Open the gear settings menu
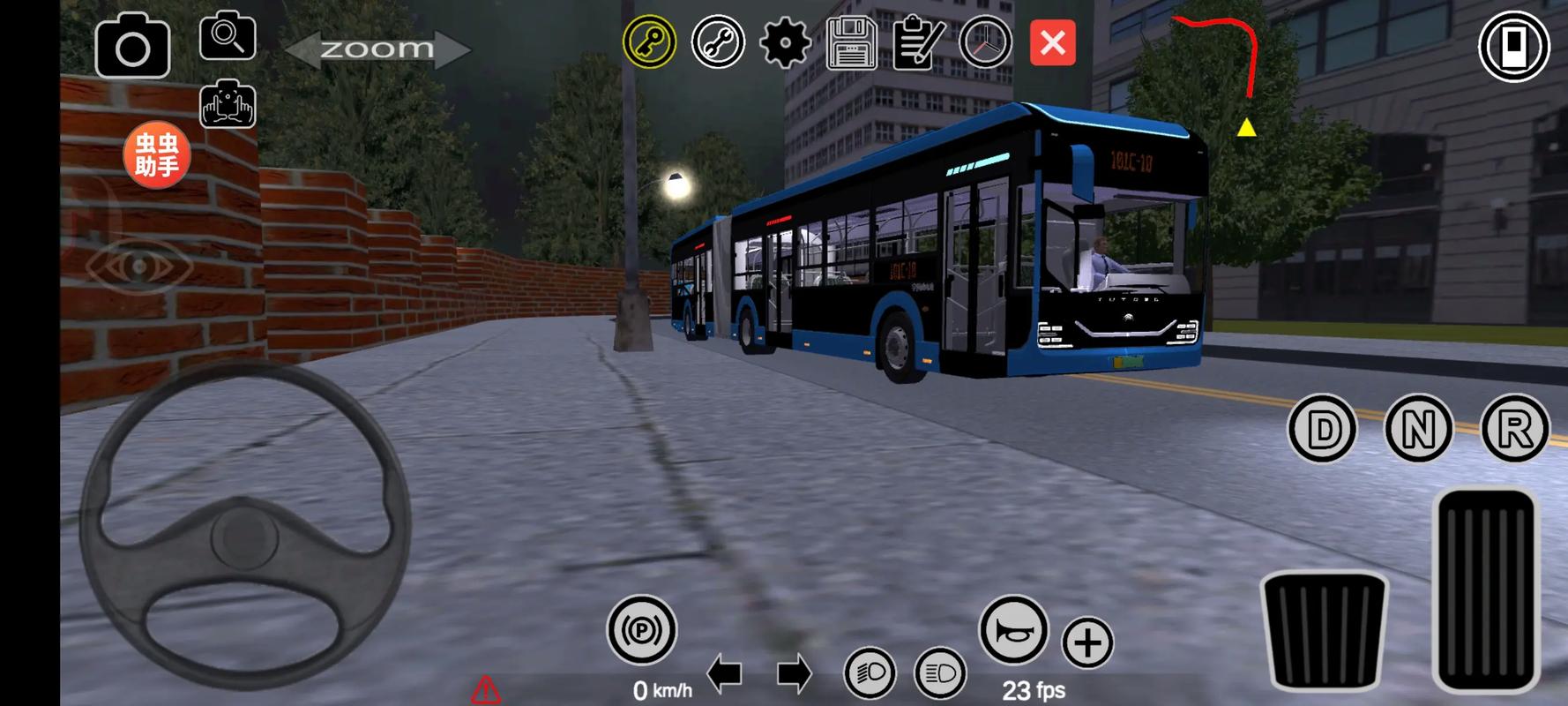 pos(785,41)
